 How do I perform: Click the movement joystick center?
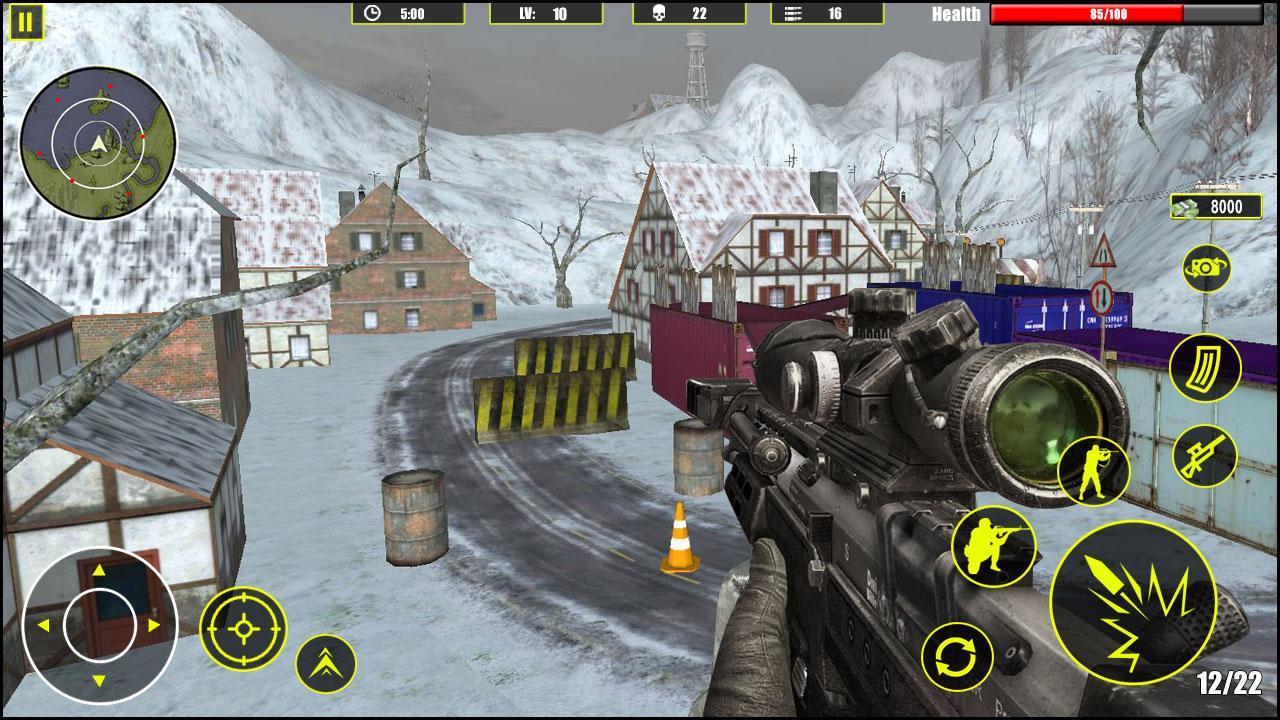coord(99,625)
